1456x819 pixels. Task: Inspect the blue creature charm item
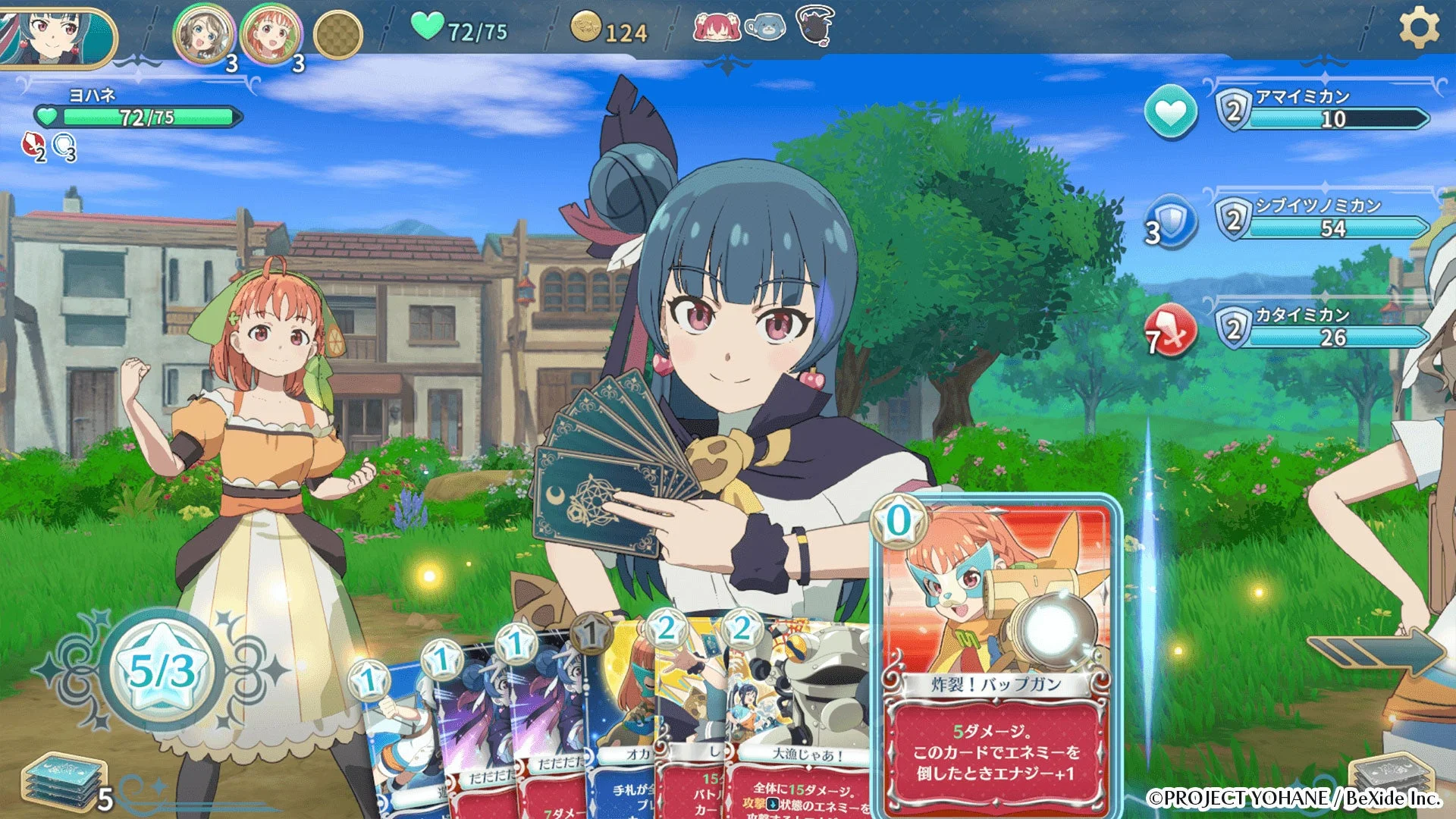[x=765, y=28]
